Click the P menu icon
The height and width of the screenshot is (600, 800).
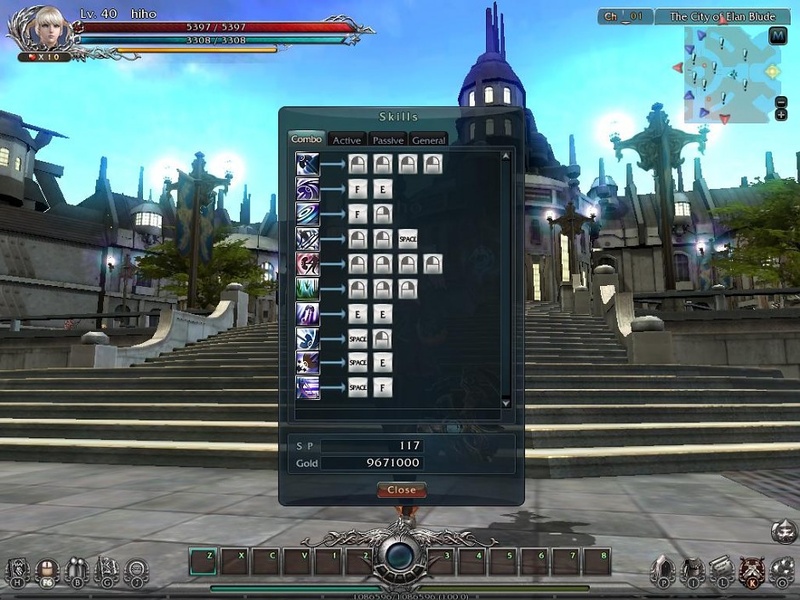coord(661,569)
